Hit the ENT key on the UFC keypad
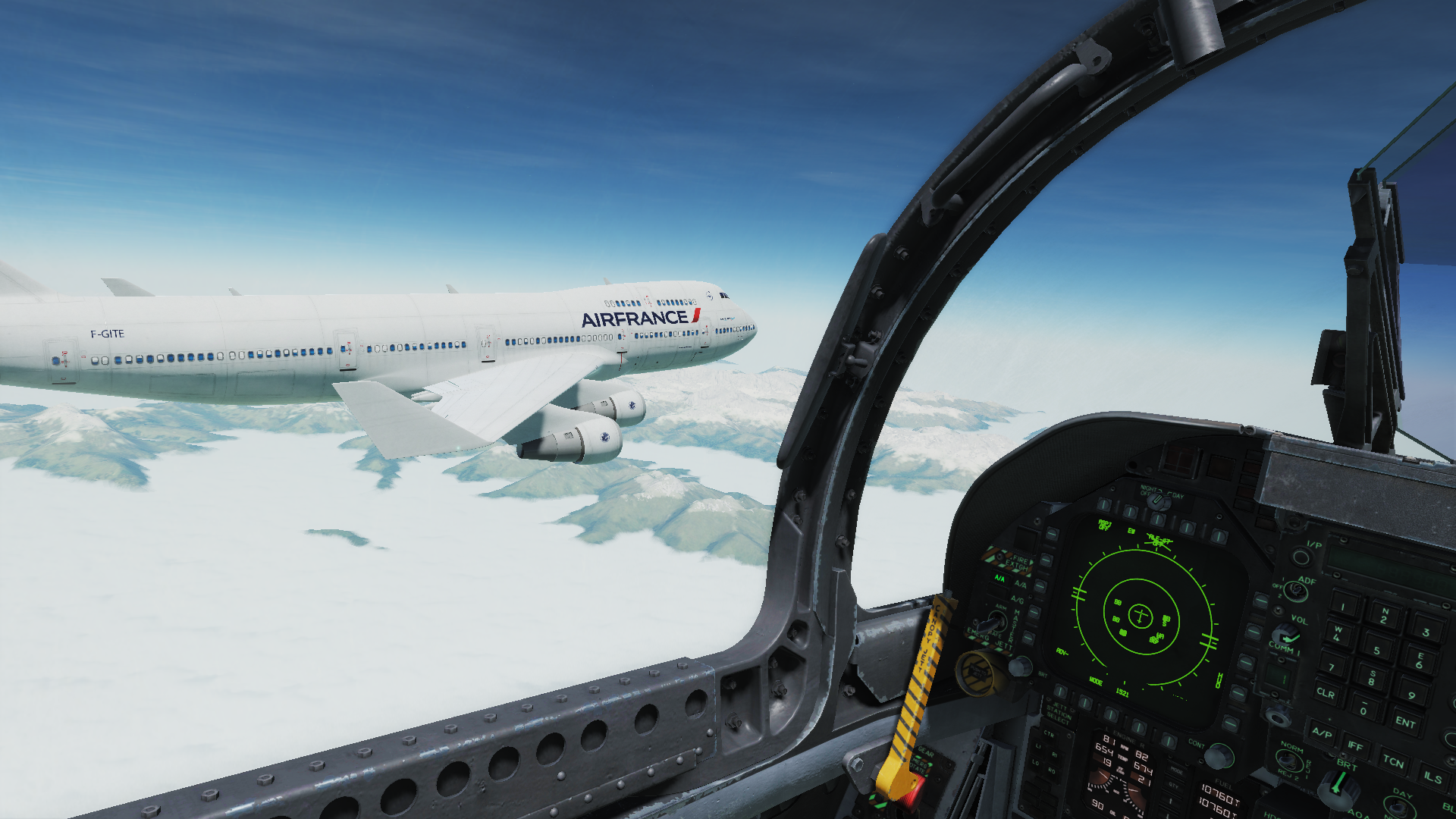Image resolution: width=1456 pixels, height=819 pixels. click(1404, 722)
